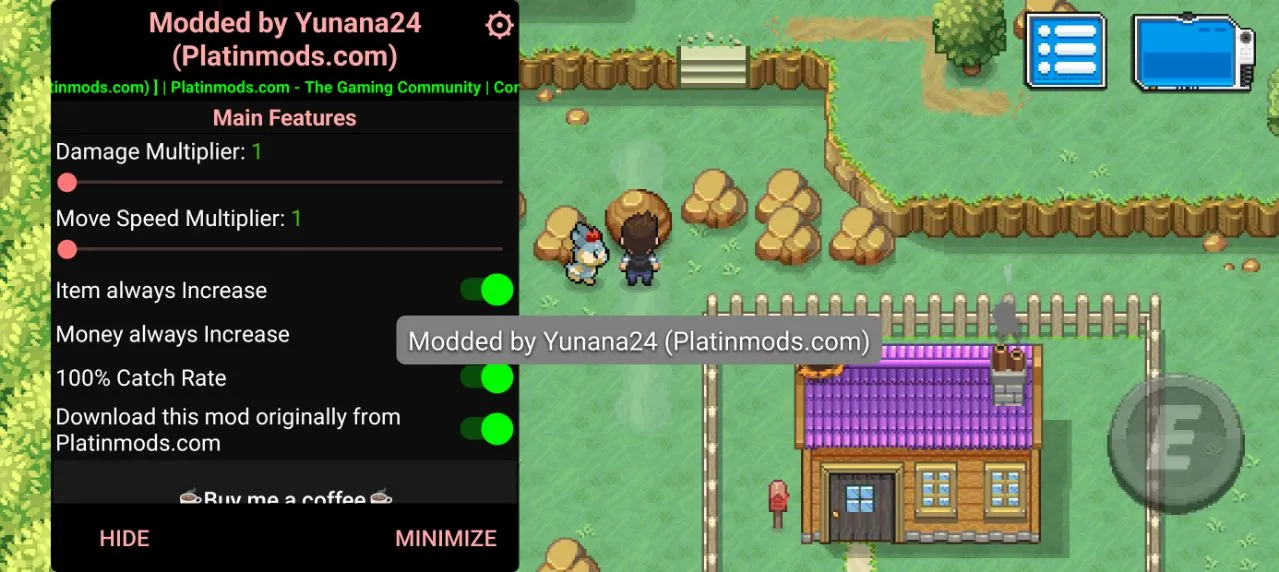Tap the round E interact button
The height and width of the screenshot is (572, 1279).
click(x=1176, y=443)
